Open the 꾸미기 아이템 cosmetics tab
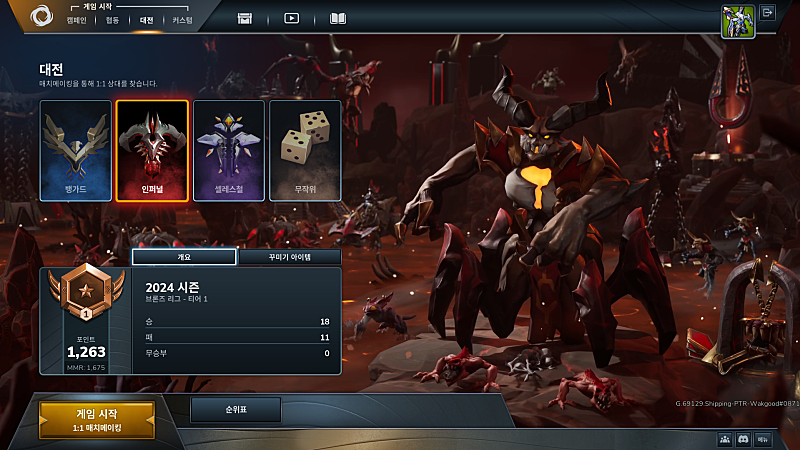This screenshot has height=450, width=800. [289, 257]
